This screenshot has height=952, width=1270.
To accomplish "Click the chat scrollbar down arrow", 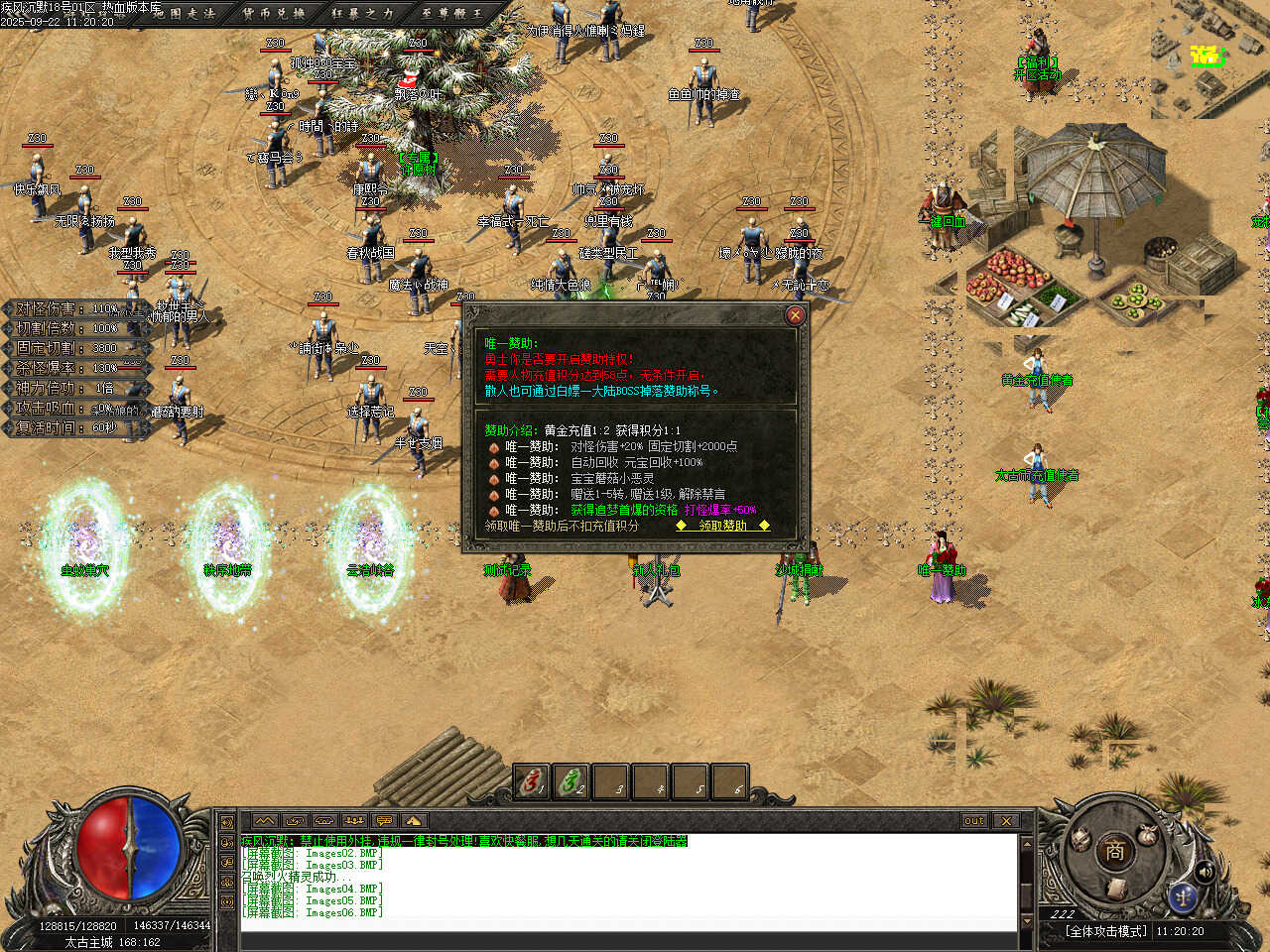I will (1027, 921).
